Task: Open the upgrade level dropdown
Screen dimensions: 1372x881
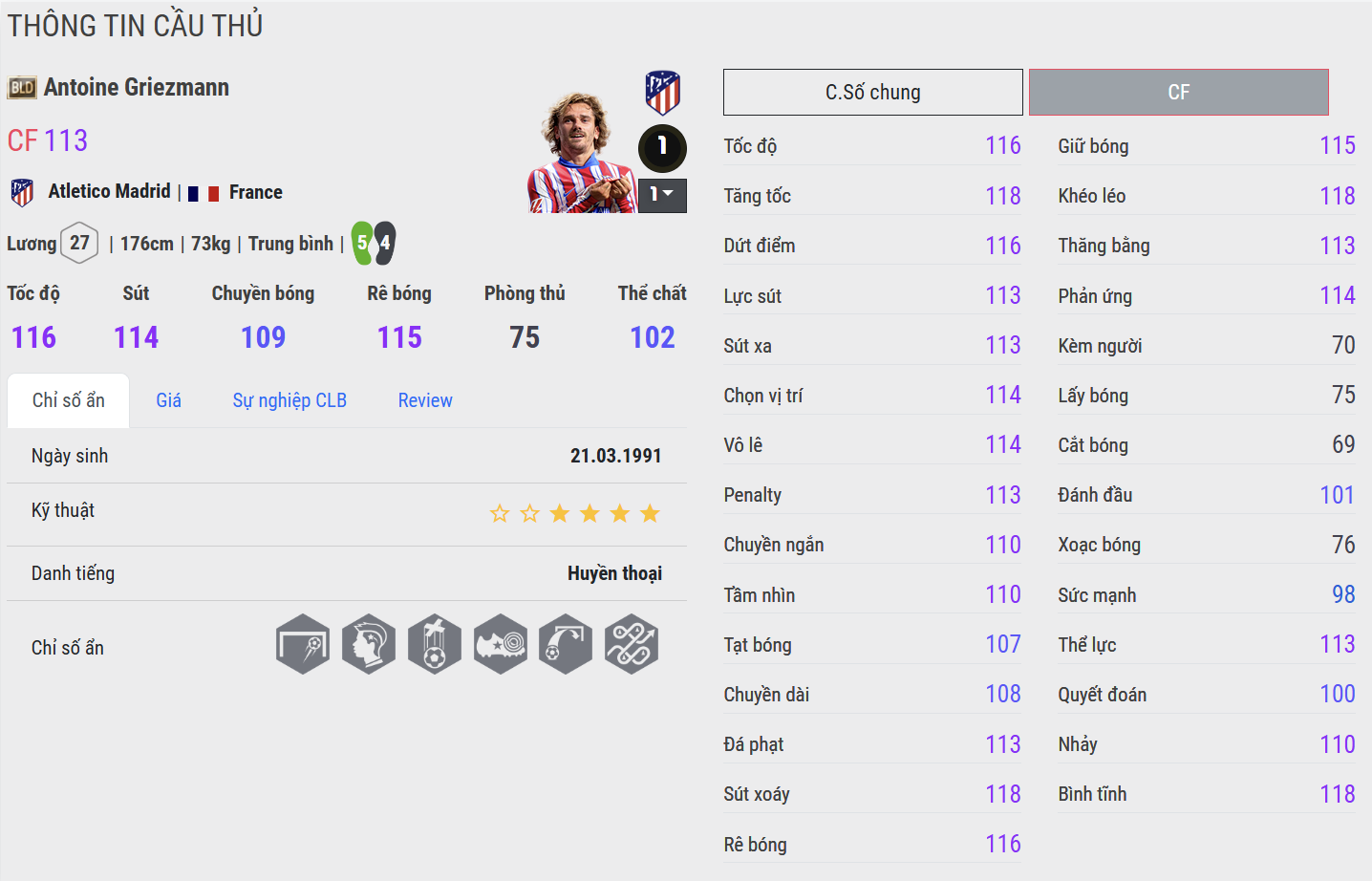Action: (662, 195)
